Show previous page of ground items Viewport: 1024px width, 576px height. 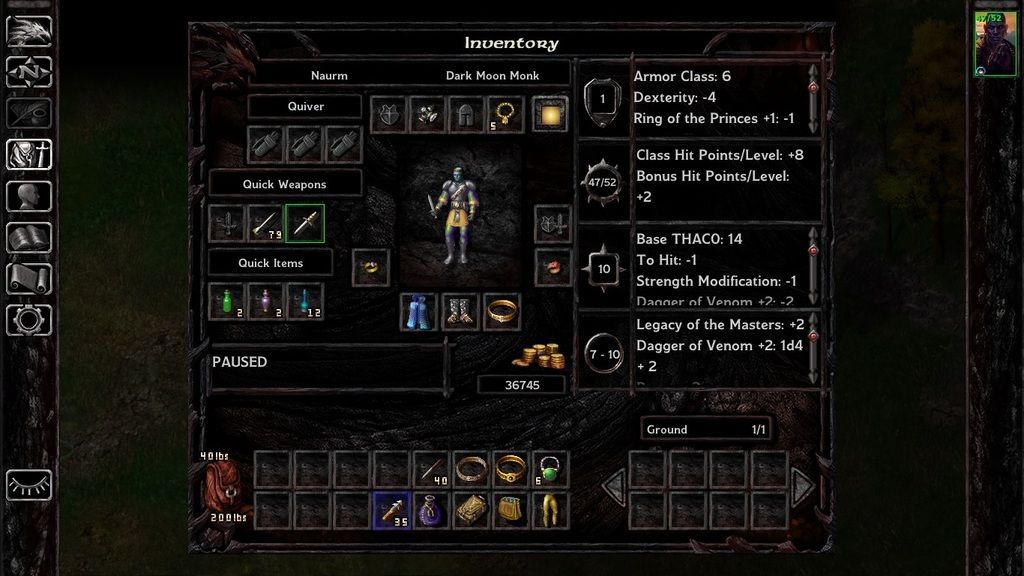click(x=614, y=488)
